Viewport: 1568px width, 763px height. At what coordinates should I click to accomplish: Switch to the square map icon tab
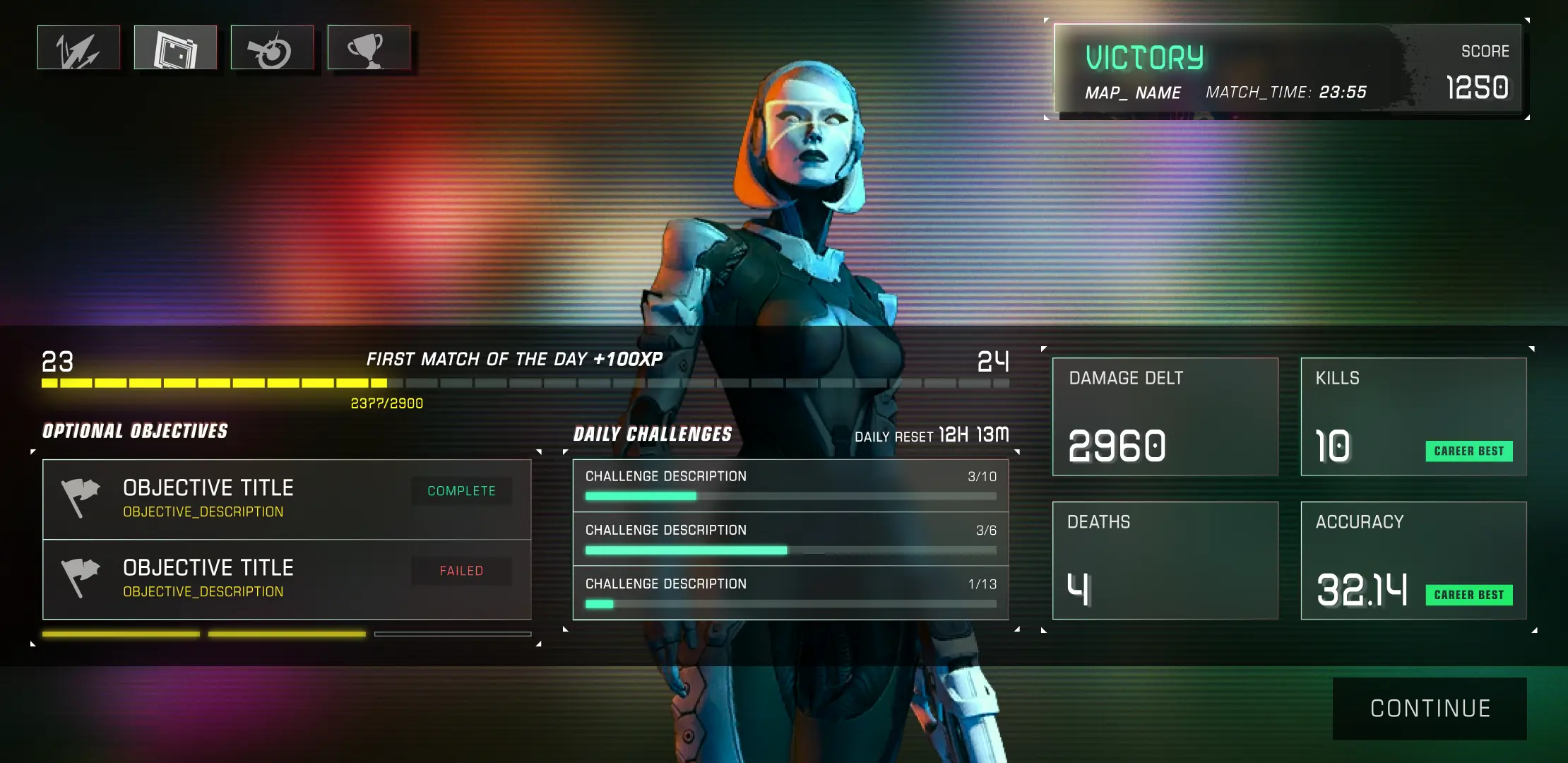(175, 48)
